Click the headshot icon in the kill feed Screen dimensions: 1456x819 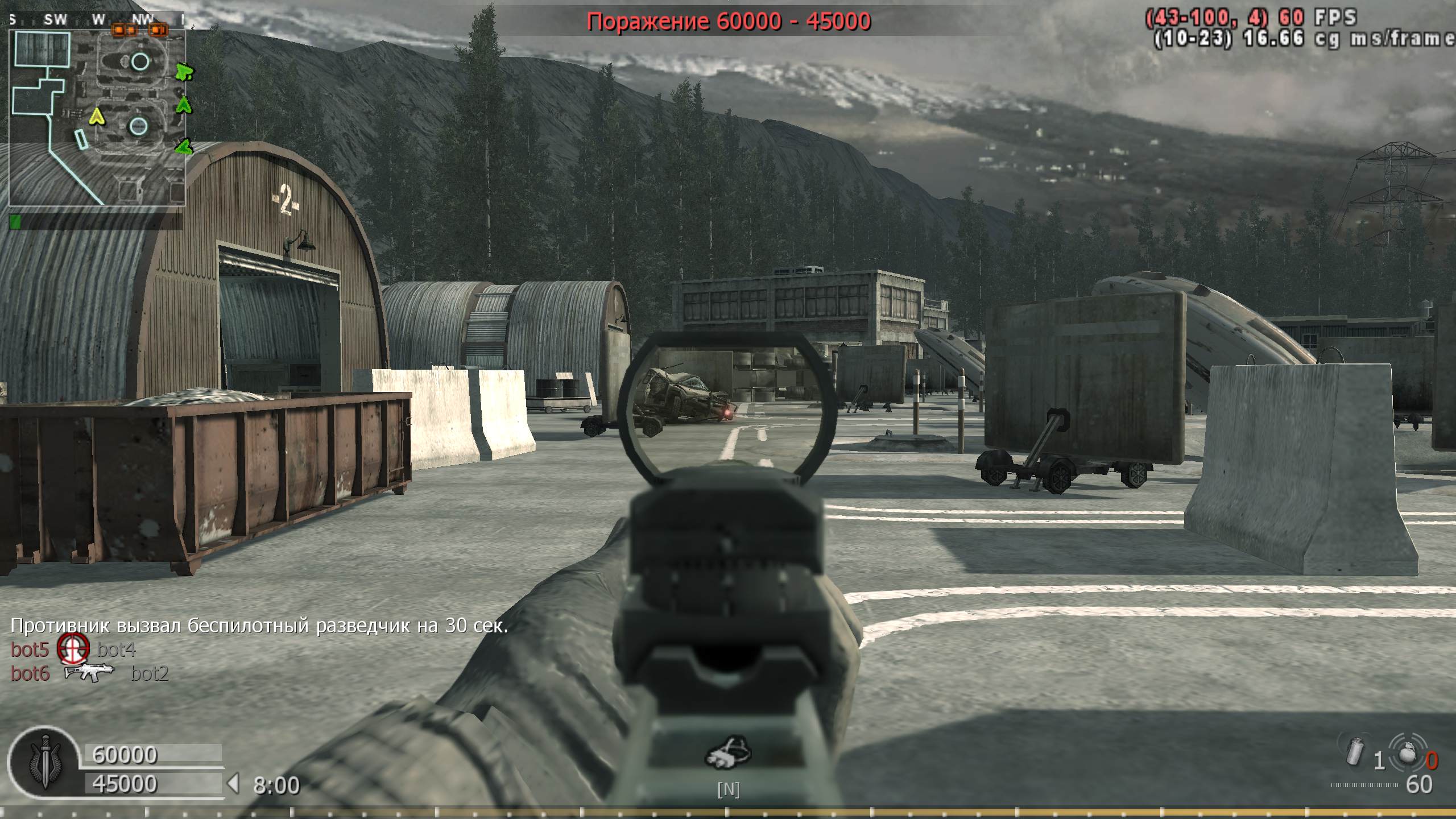pyautogui.click(x=73, y=649)
